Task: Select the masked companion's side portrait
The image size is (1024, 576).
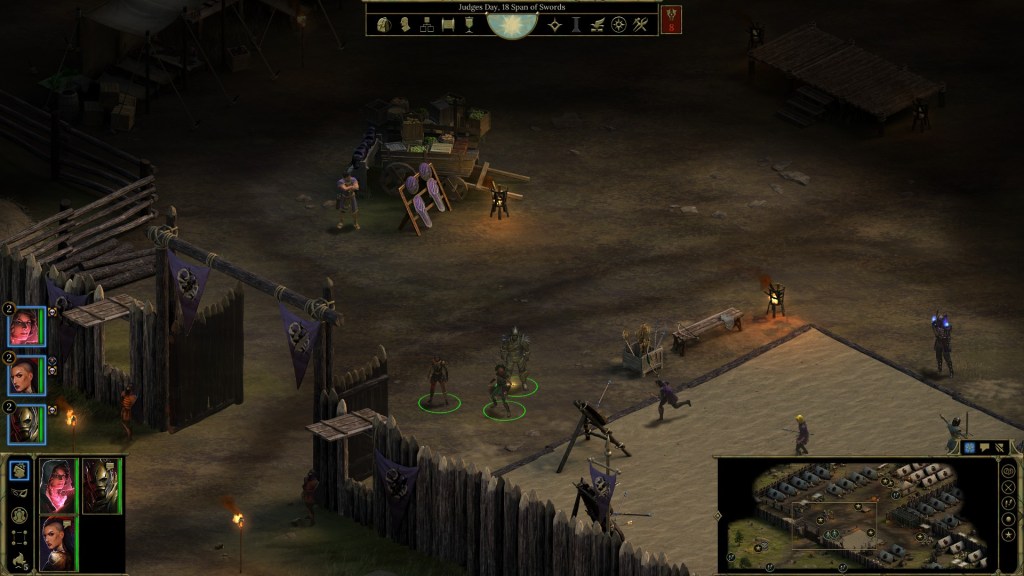Action: coord(27,423)
